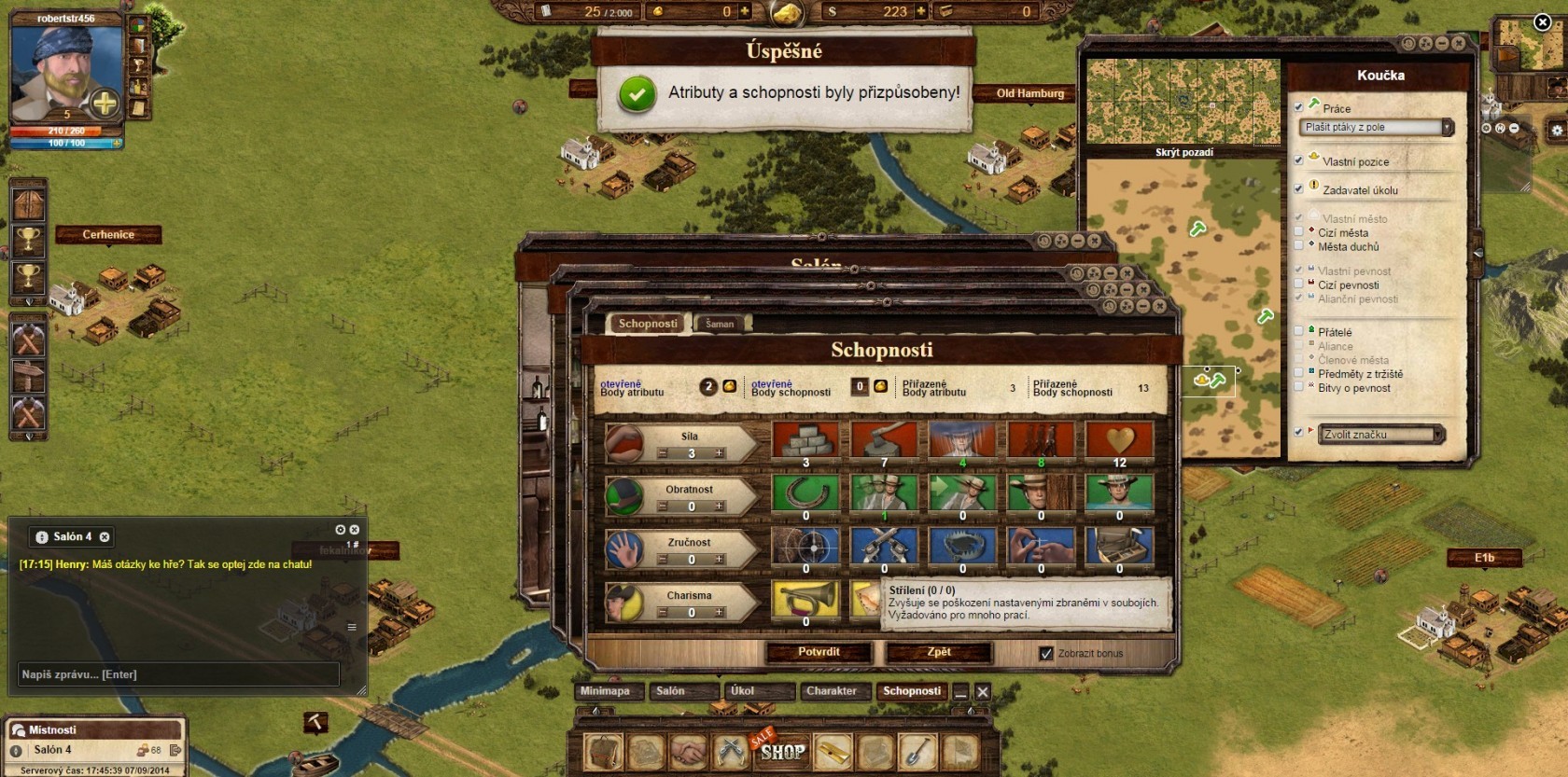1568x777 pixels.
Task: Select the heart health skill icon
Action: tap(1119, 439)
